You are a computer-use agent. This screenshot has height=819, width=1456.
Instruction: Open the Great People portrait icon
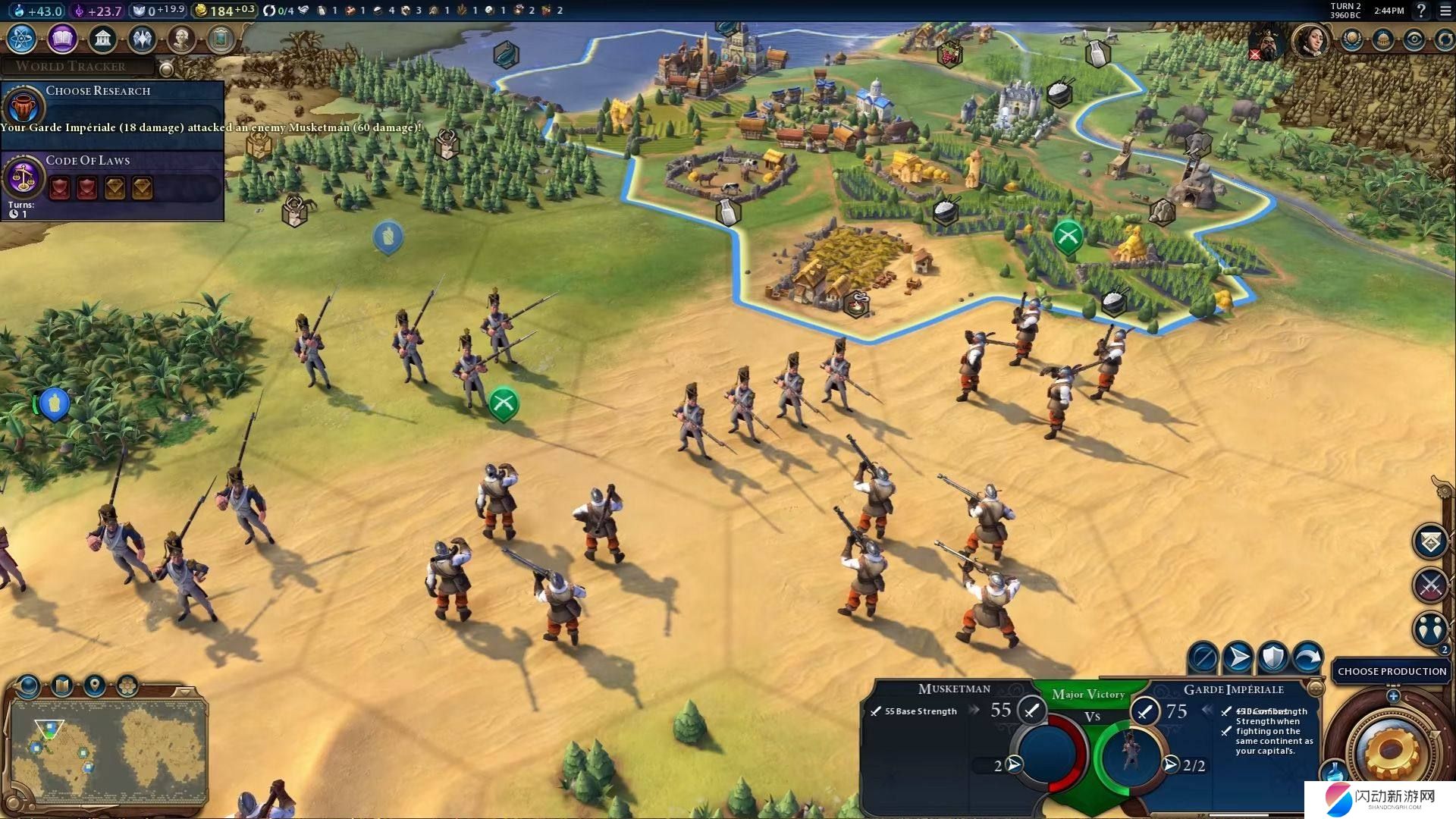coord(181,38)
